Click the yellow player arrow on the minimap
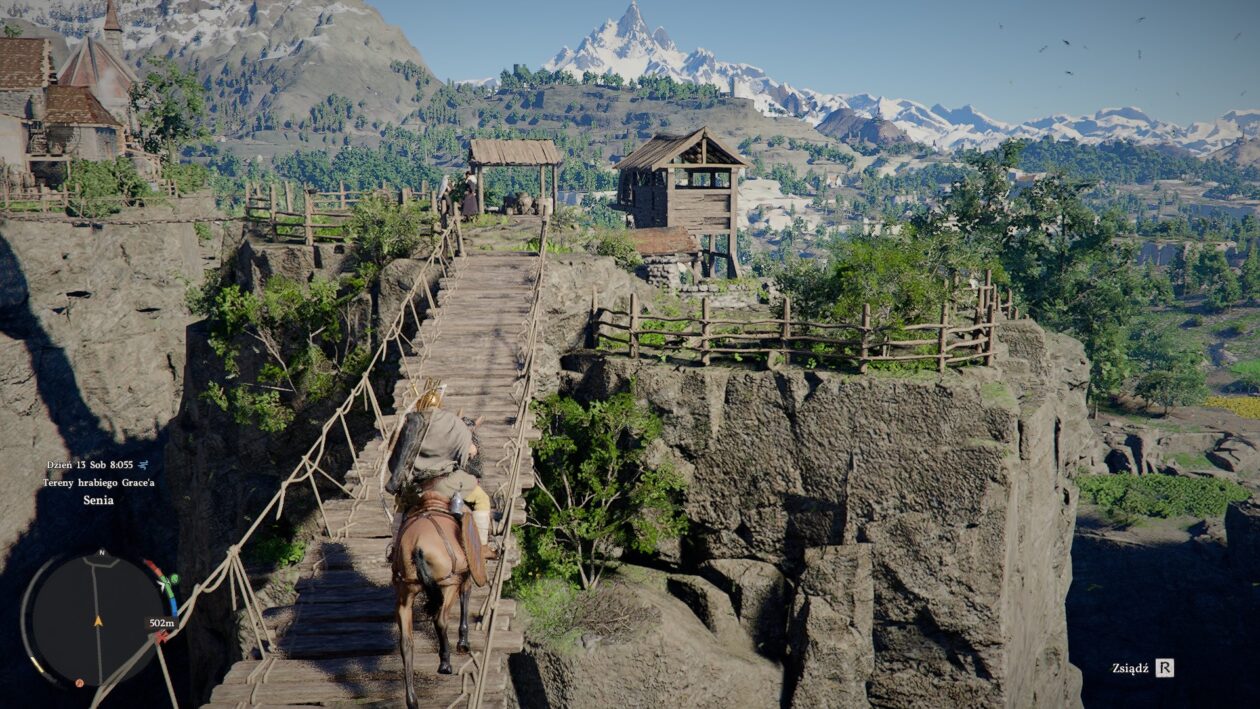Viewport: 1260px width, 709px height. [98, 621]
